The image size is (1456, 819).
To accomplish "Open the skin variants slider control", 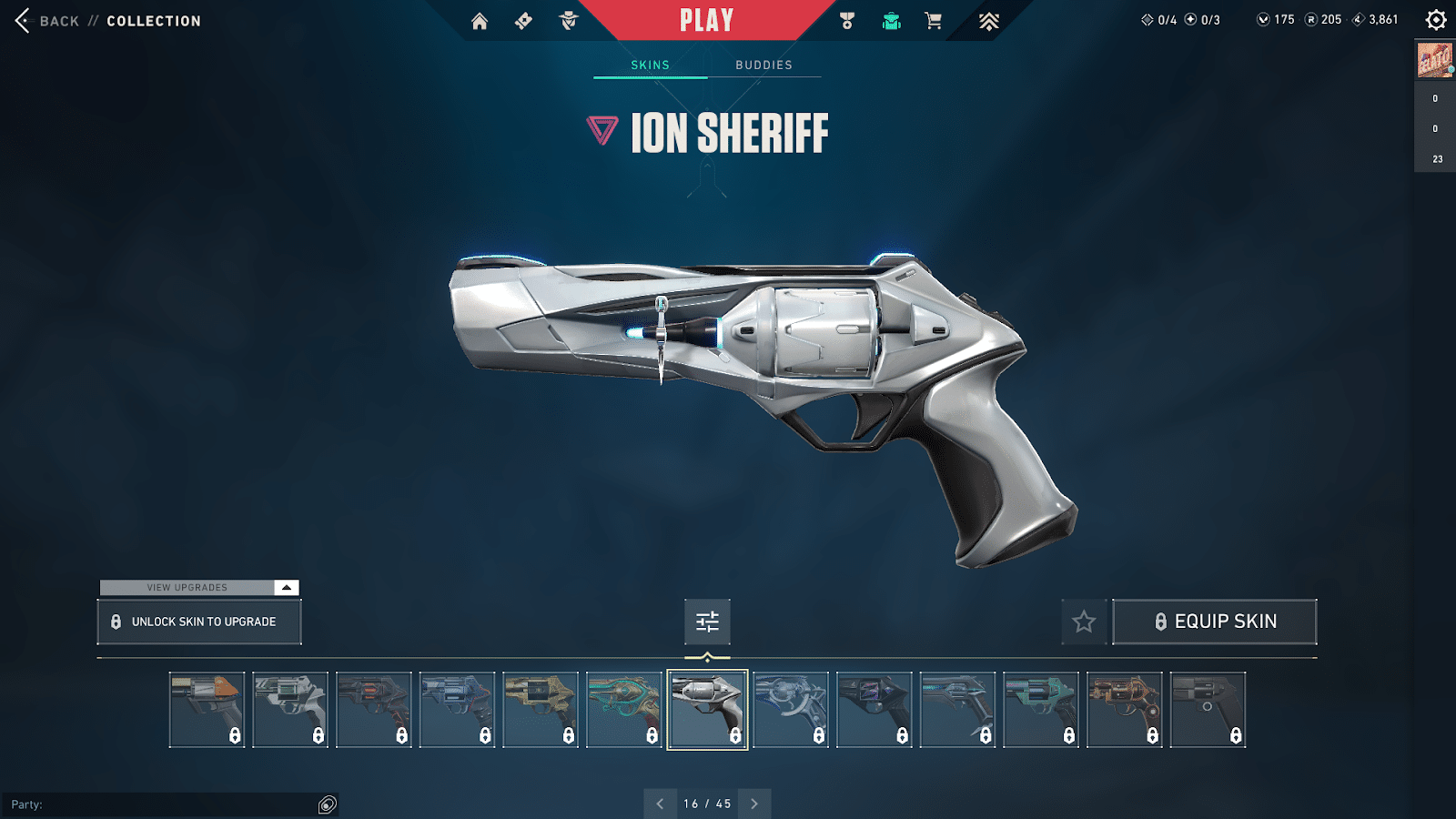I will (707, 622).
